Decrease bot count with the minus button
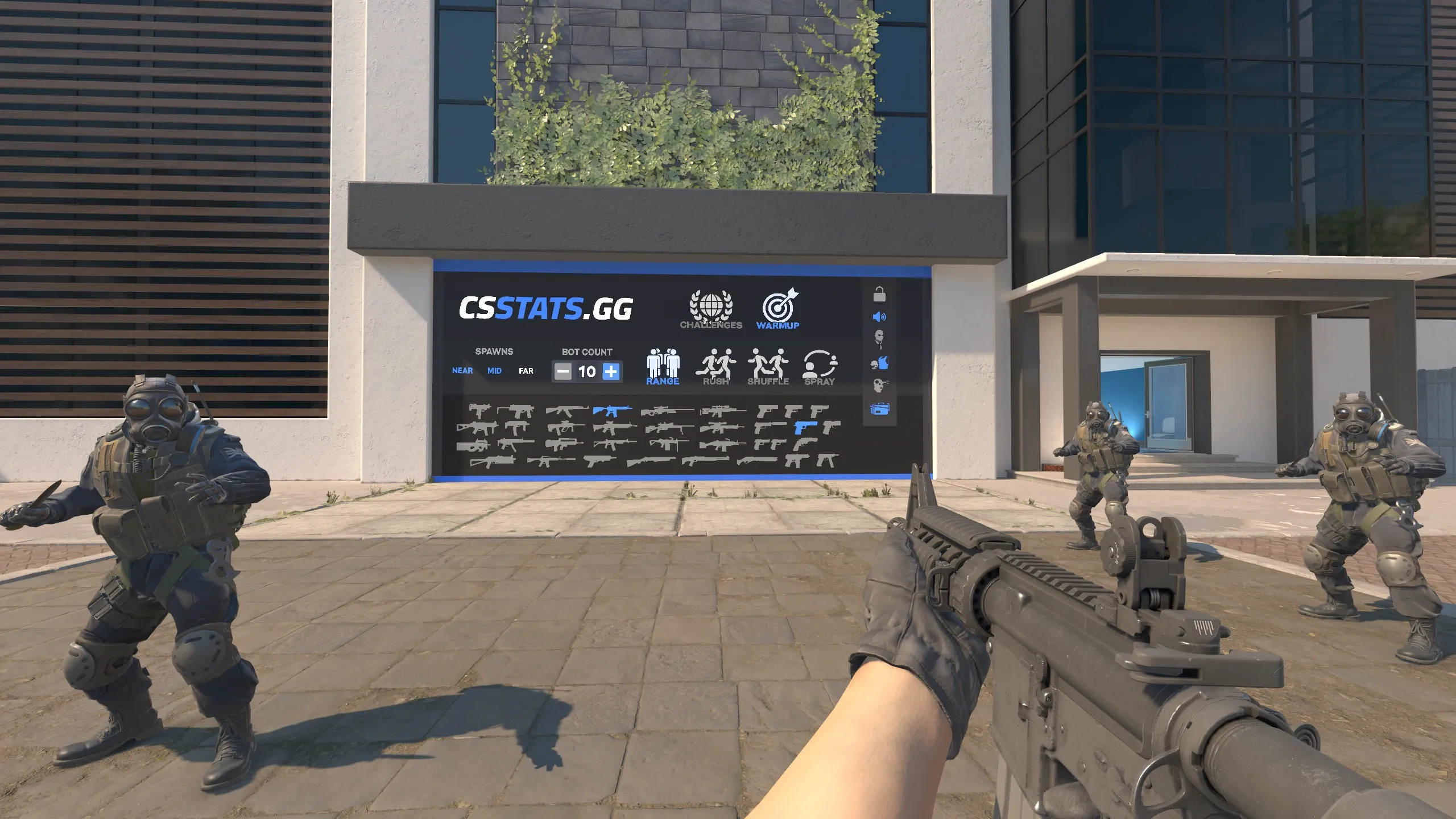This screenshot has width=1456, height=819. (x=564, y=371)
